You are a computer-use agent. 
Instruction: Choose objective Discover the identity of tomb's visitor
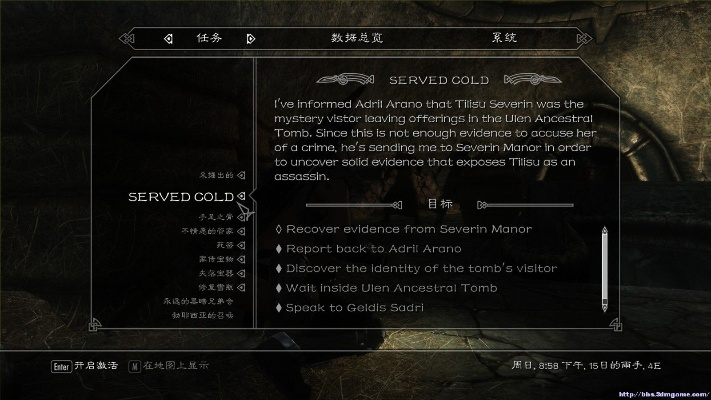tap(421, 268)
